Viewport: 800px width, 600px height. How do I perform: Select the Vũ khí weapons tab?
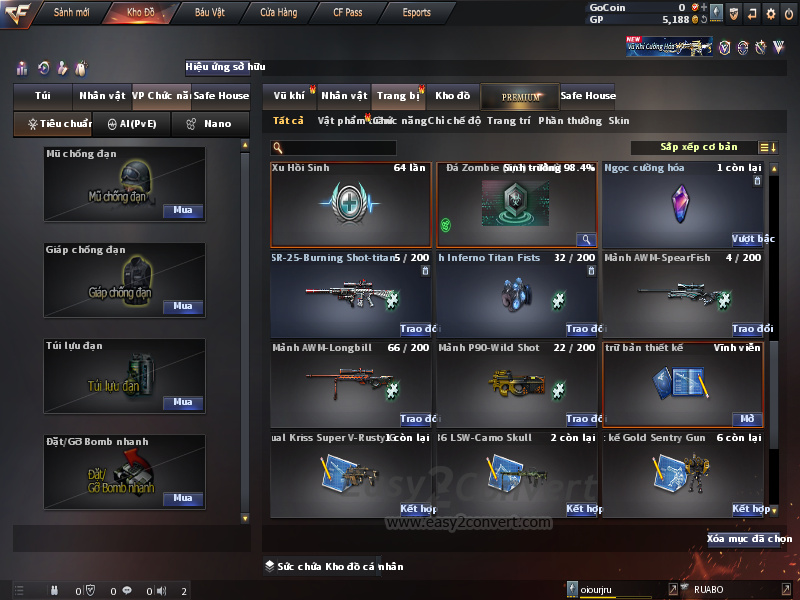[289, 96]
